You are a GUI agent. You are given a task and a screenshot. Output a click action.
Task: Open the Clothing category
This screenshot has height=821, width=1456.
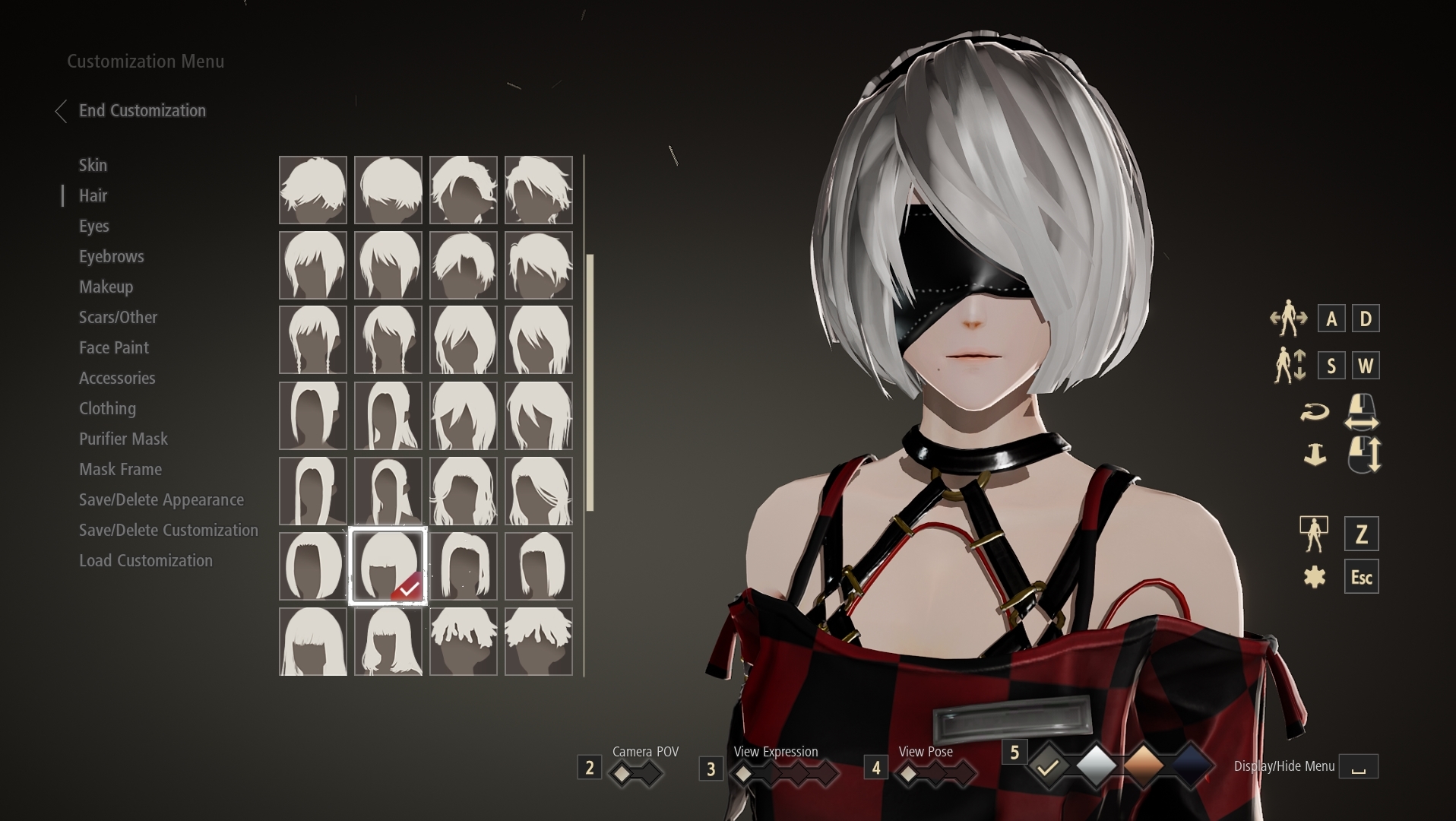107,408
